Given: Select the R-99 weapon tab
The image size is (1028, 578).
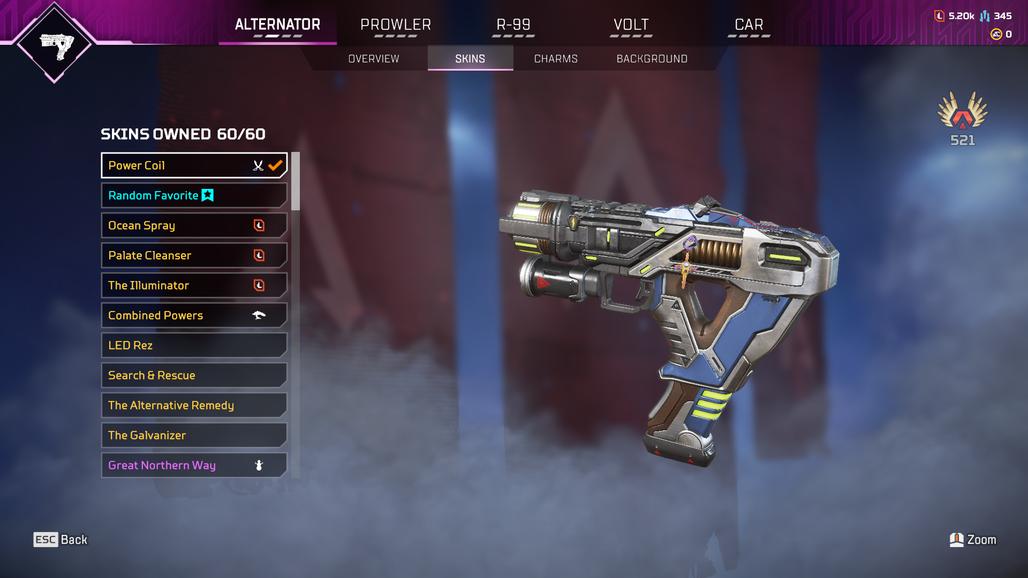Looking at the screenshot, I should click(512, 25).
